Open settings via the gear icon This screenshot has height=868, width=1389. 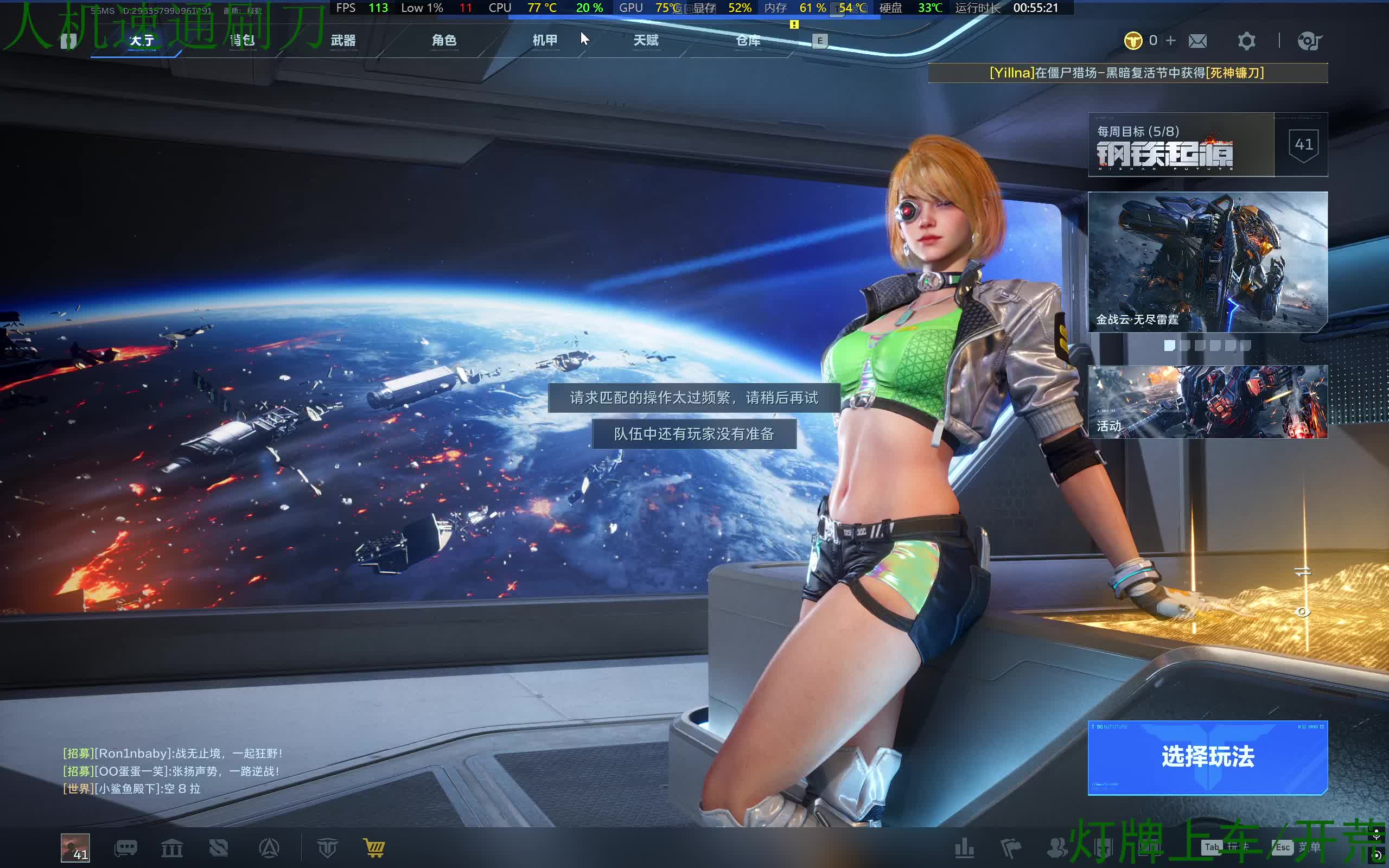tap(1246, 41)
